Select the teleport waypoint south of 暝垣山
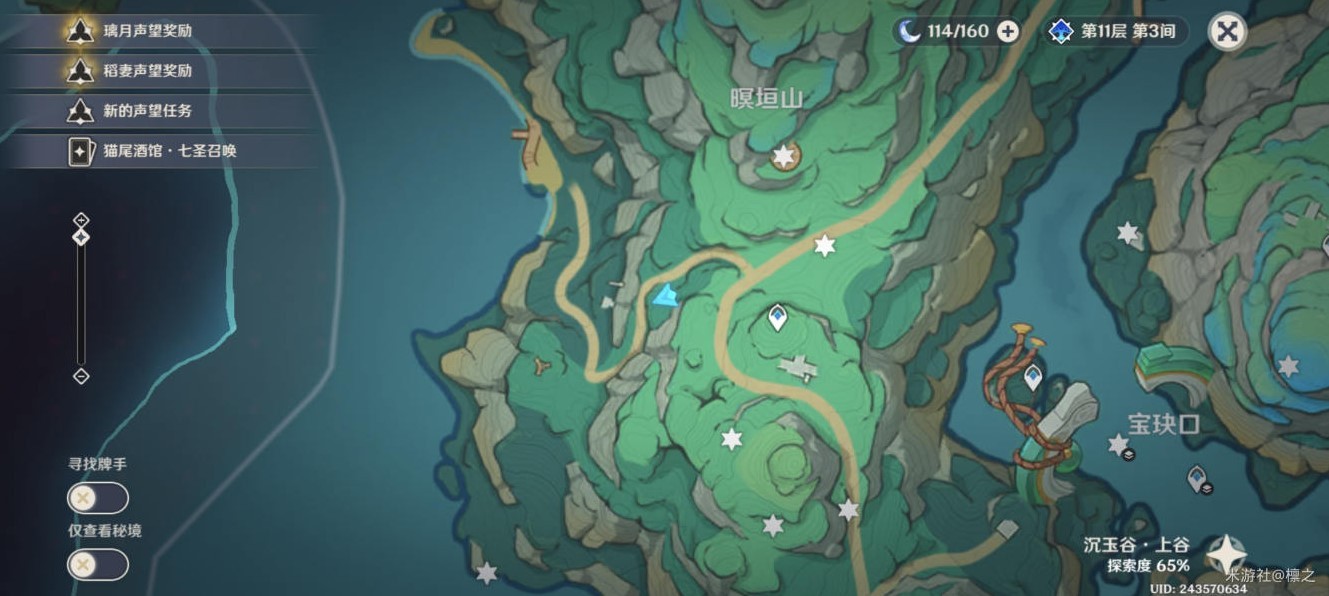Viewport: 1329px width, 596px height. click(777, 318)
